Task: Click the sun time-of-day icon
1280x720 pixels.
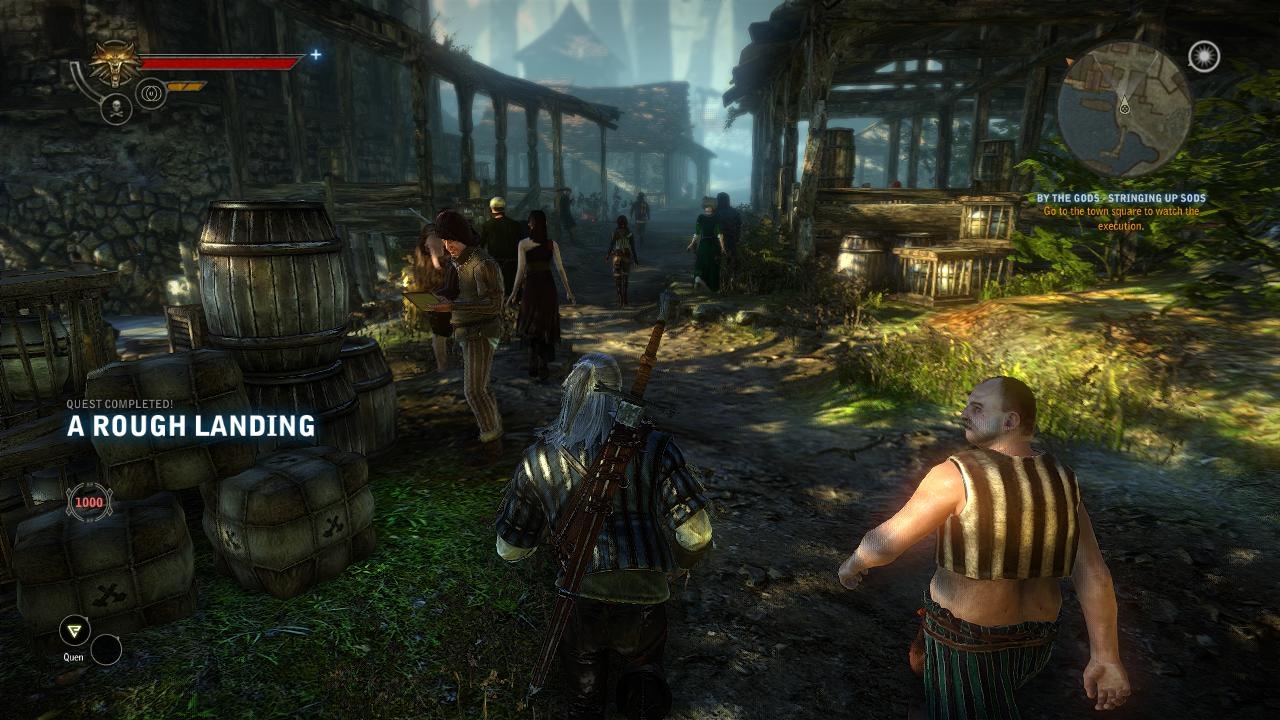Action: coord(1204,57)
